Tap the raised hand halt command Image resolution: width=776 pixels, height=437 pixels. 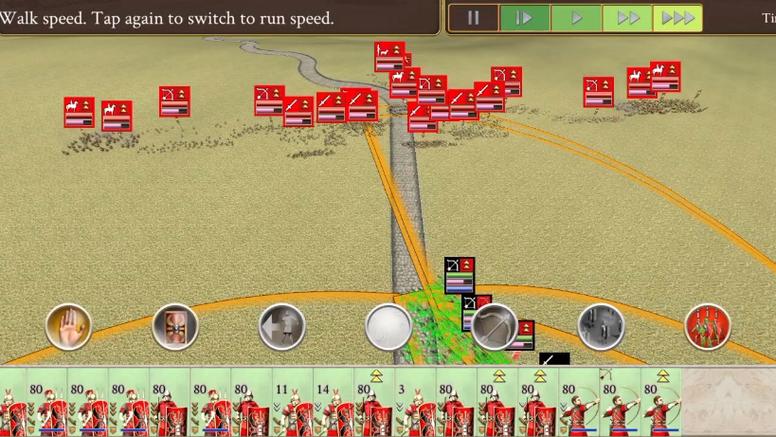coord(69,326)
